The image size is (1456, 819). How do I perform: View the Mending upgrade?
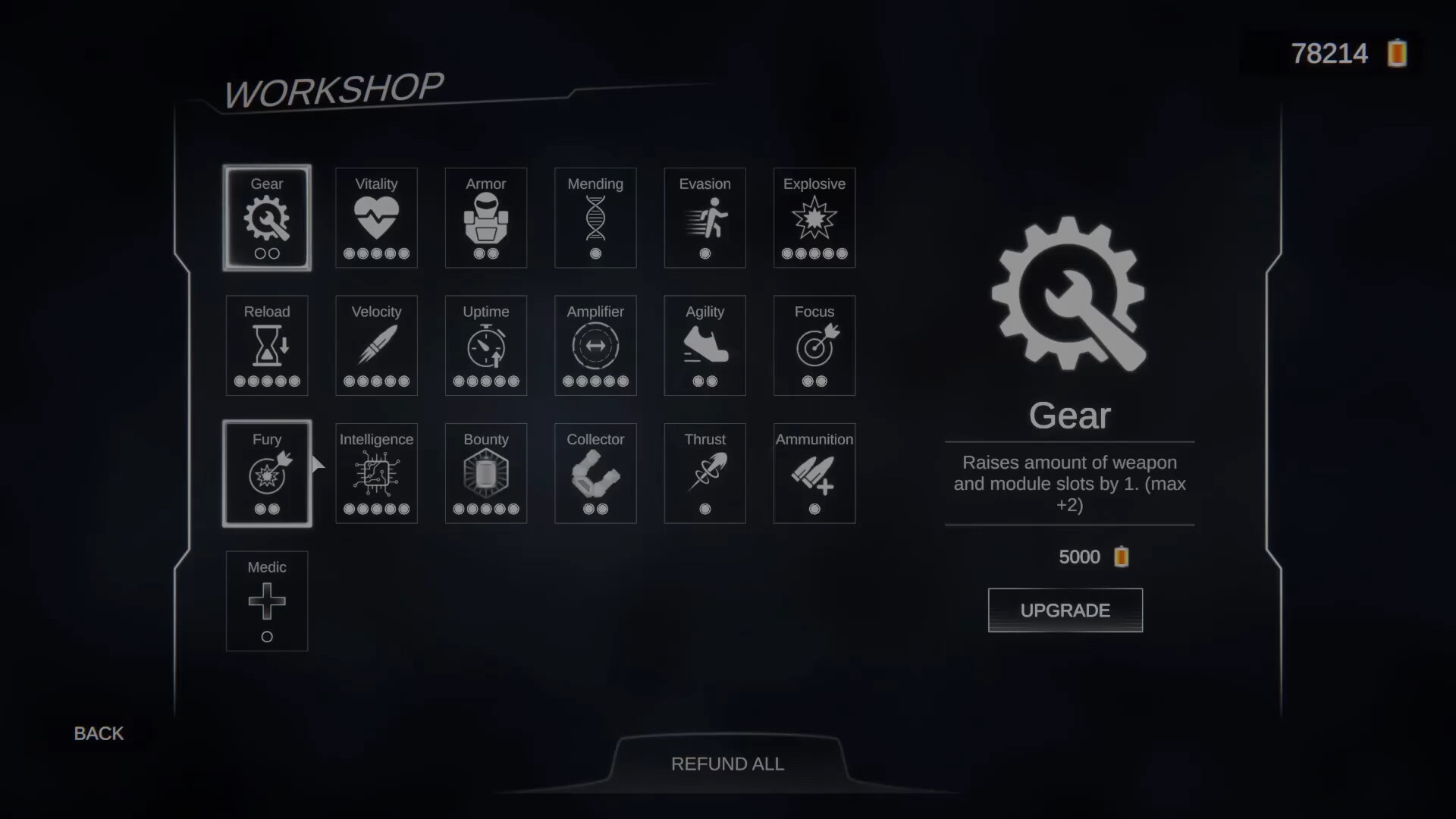click(595, 218)
